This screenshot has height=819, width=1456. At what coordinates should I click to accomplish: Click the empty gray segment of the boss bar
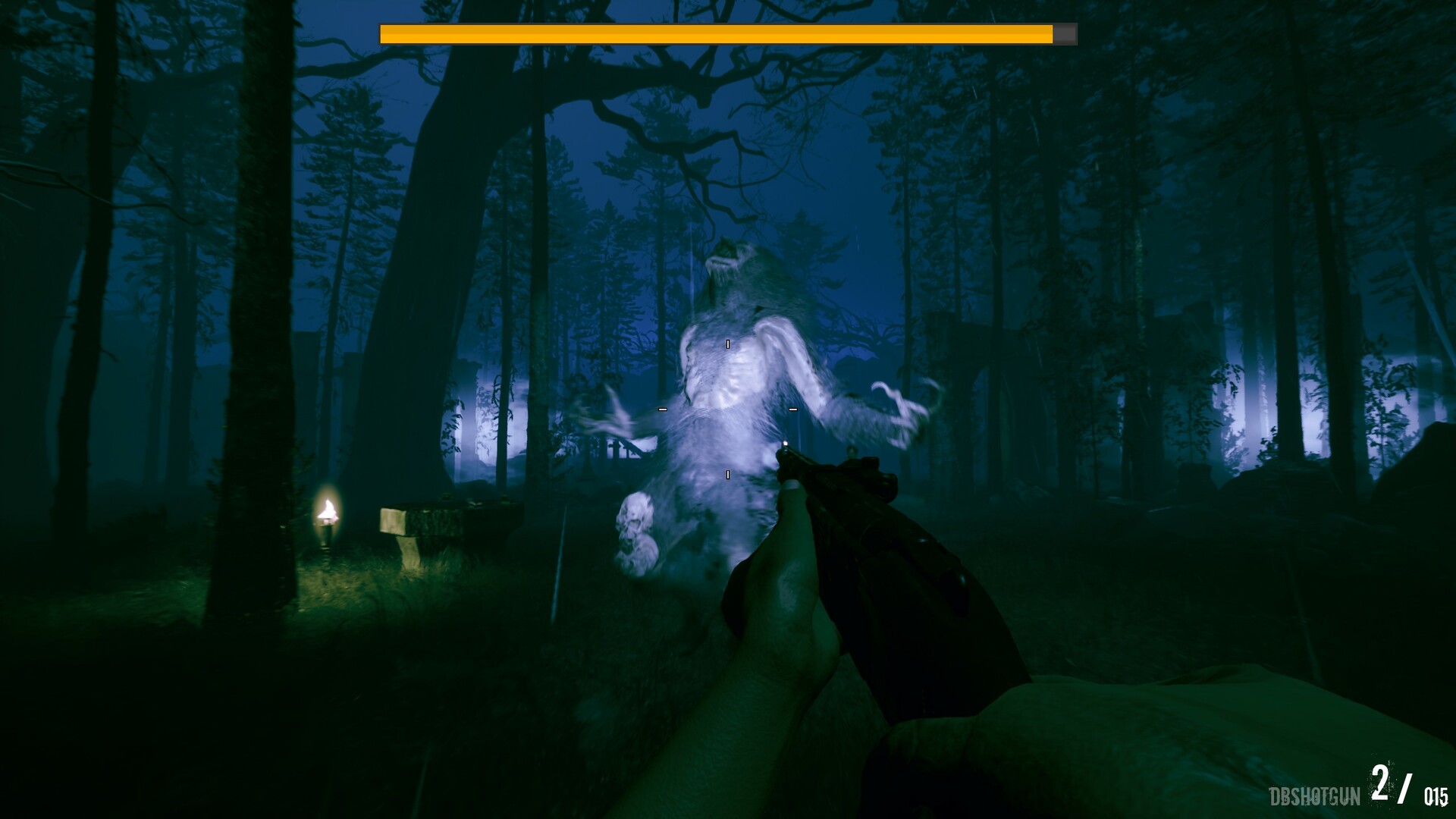tap(1067, 33)
